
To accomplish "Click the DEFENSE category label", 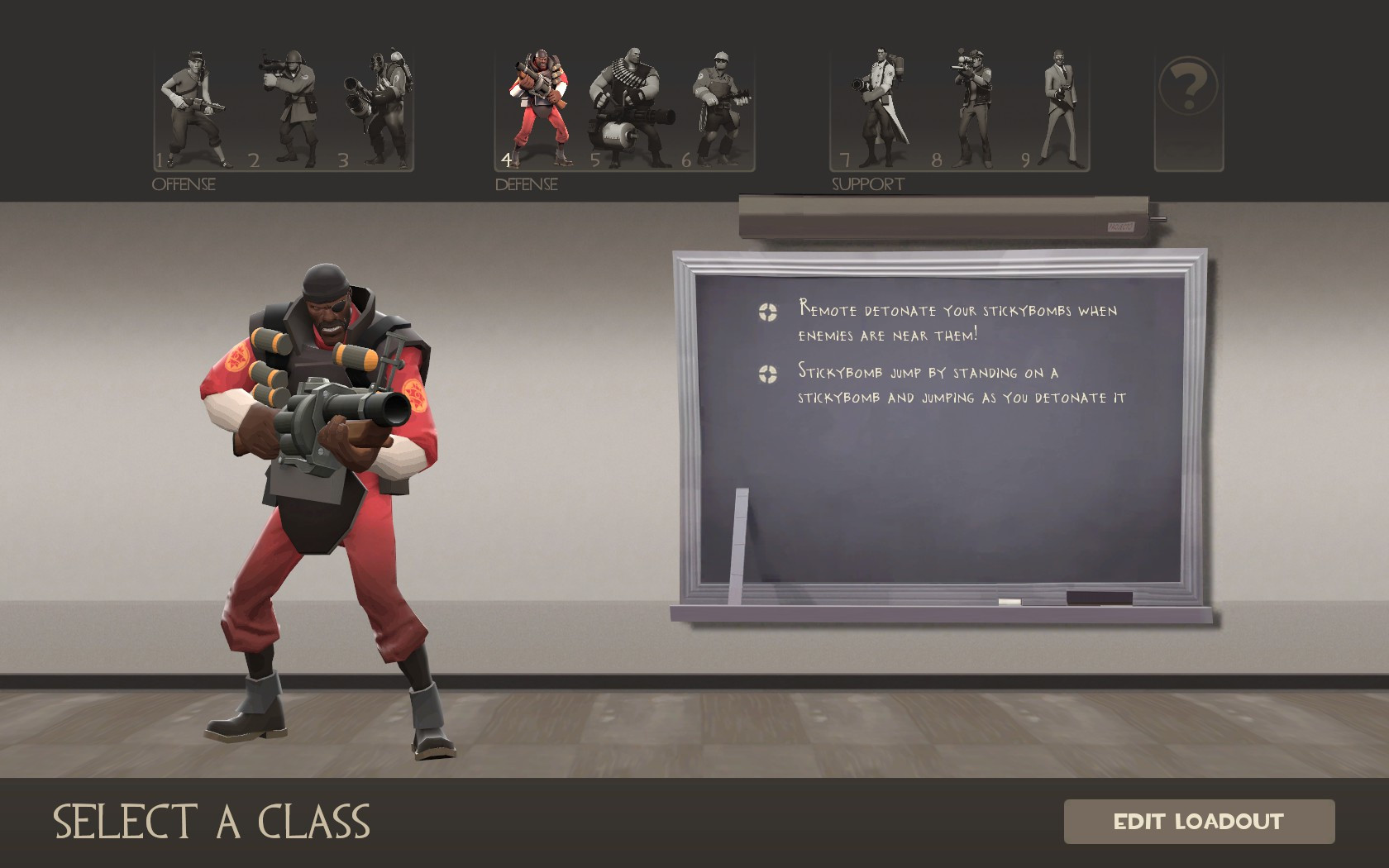I will pos(525,184).
